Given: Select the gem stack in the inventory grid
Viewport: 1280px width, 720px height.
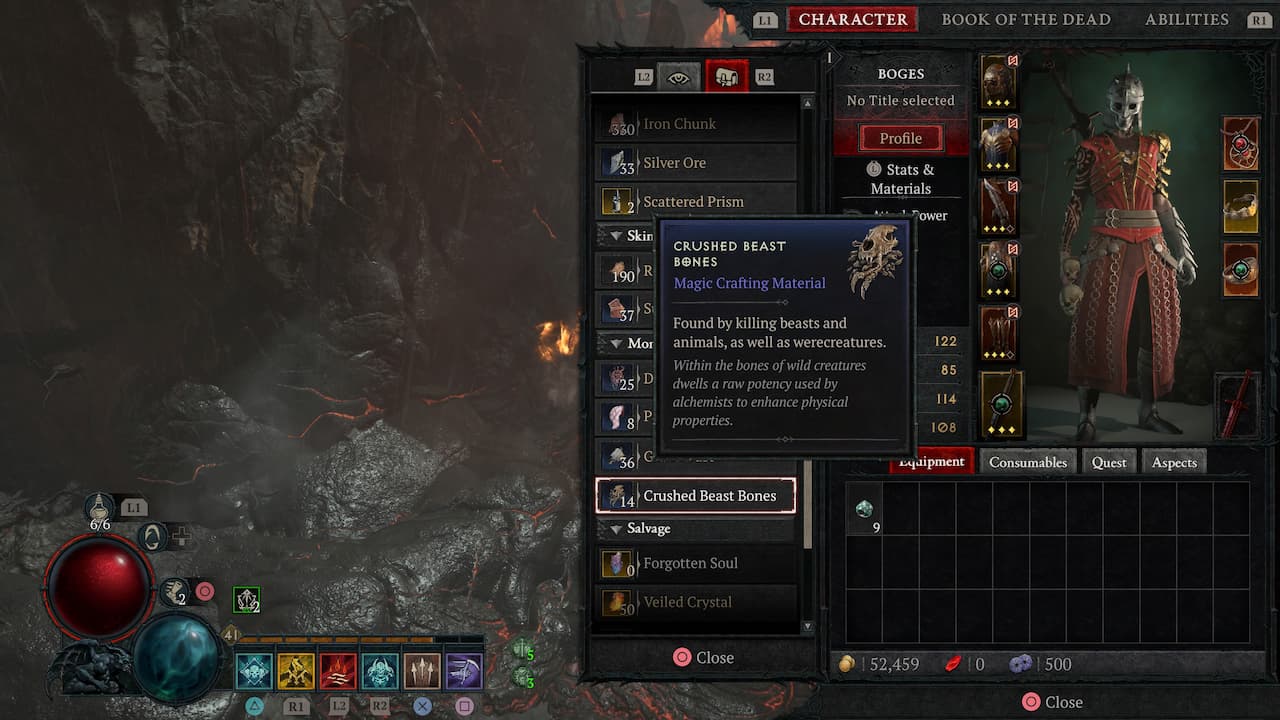Looking at the screenshot, I should [x=863, y=509].
